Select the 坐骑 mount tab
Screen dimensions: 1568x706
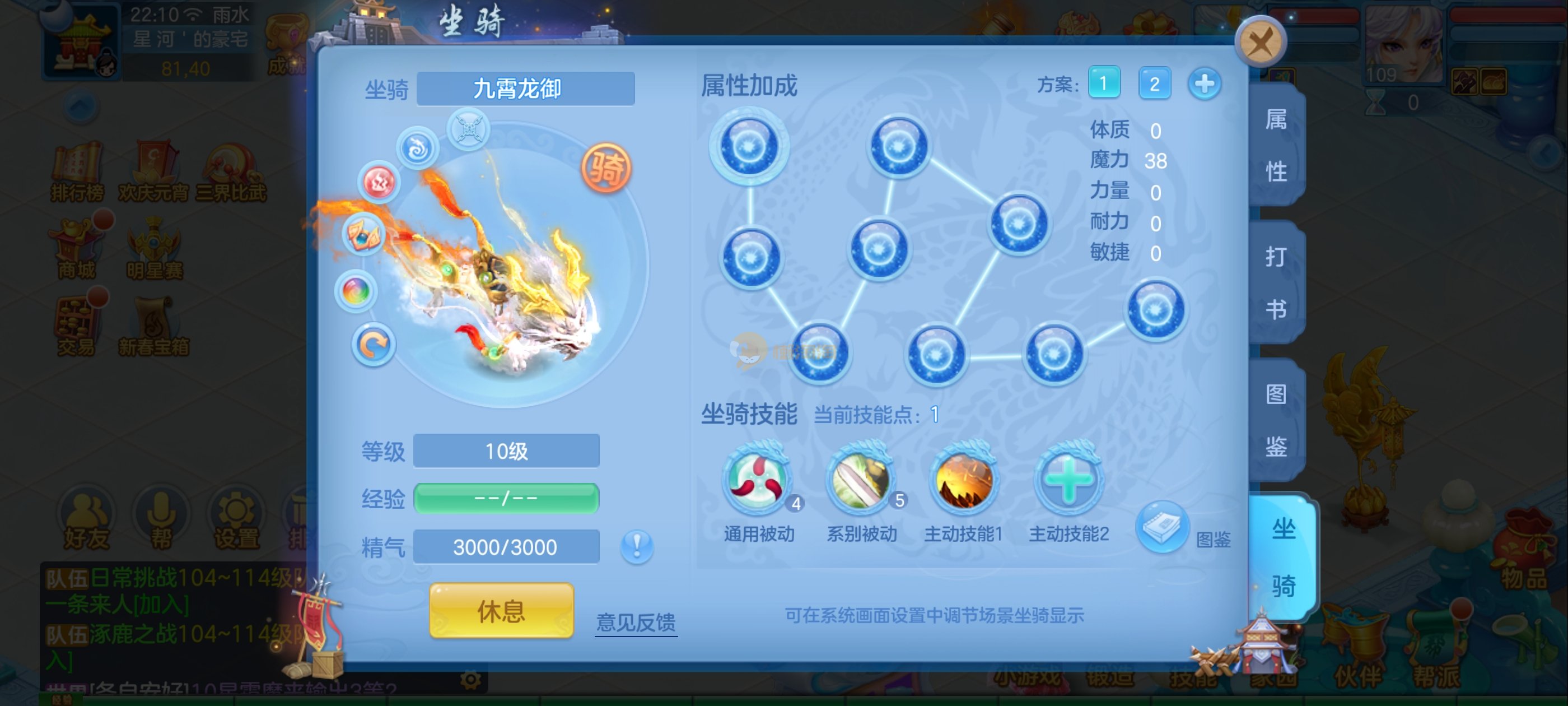[1282, 557]
